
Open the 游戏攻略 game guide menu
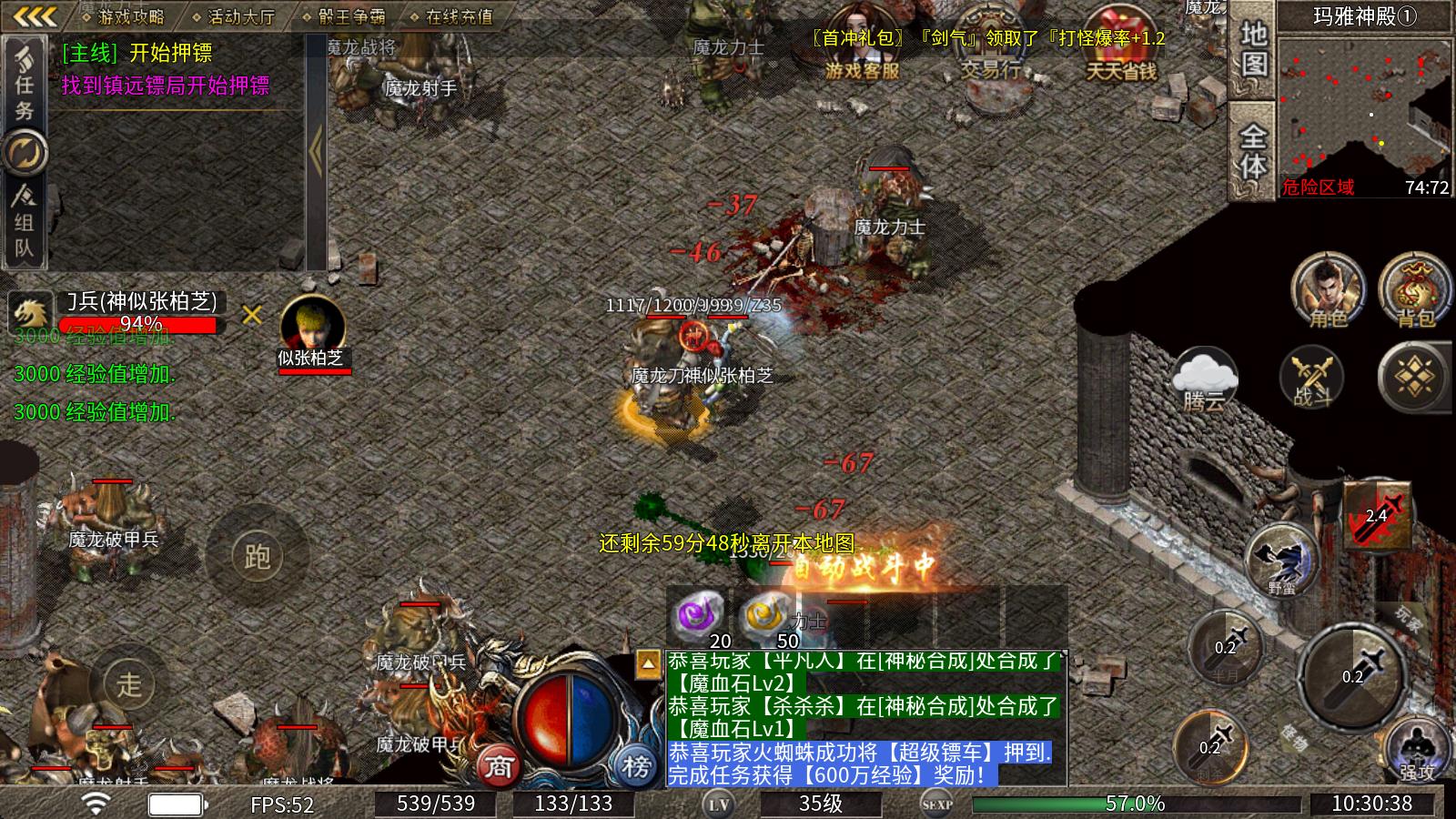tap(130, 15)
